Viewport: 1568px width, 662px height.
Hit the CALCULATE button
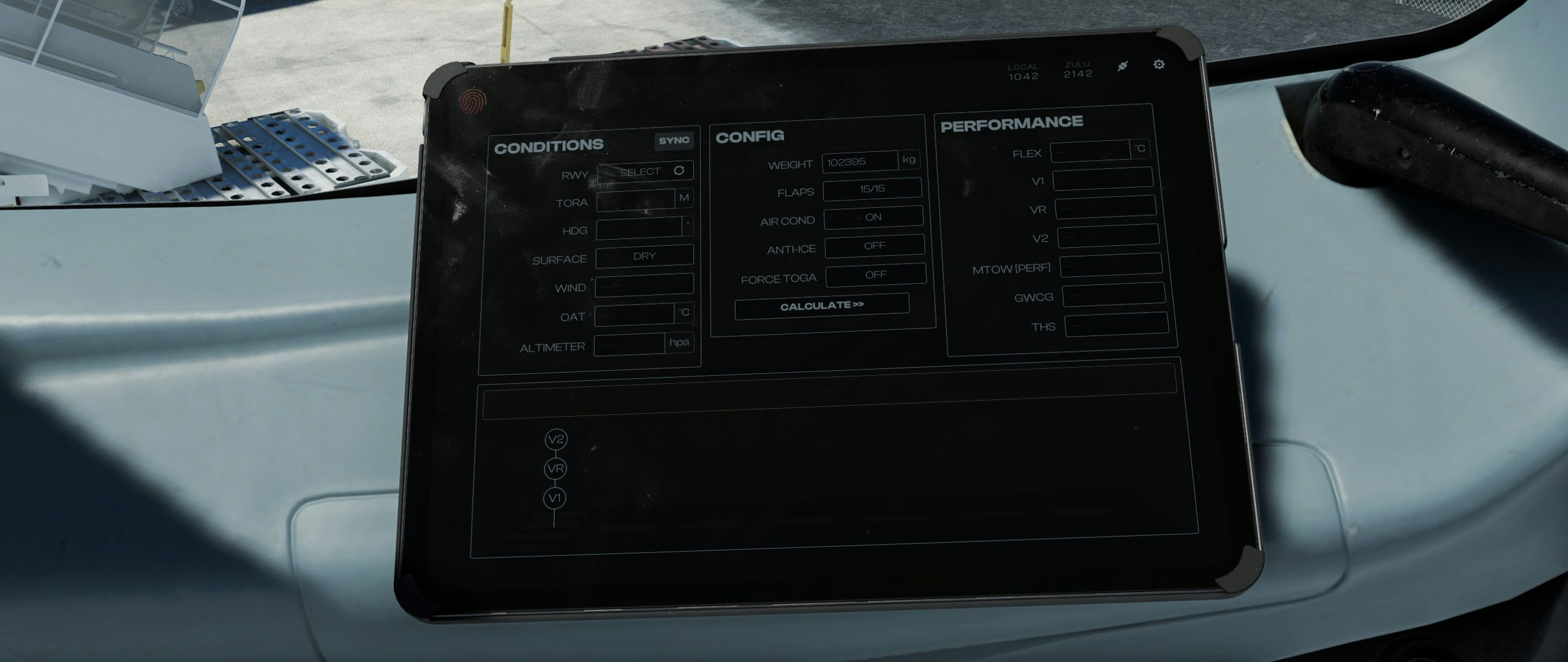(x=822, y=306)
